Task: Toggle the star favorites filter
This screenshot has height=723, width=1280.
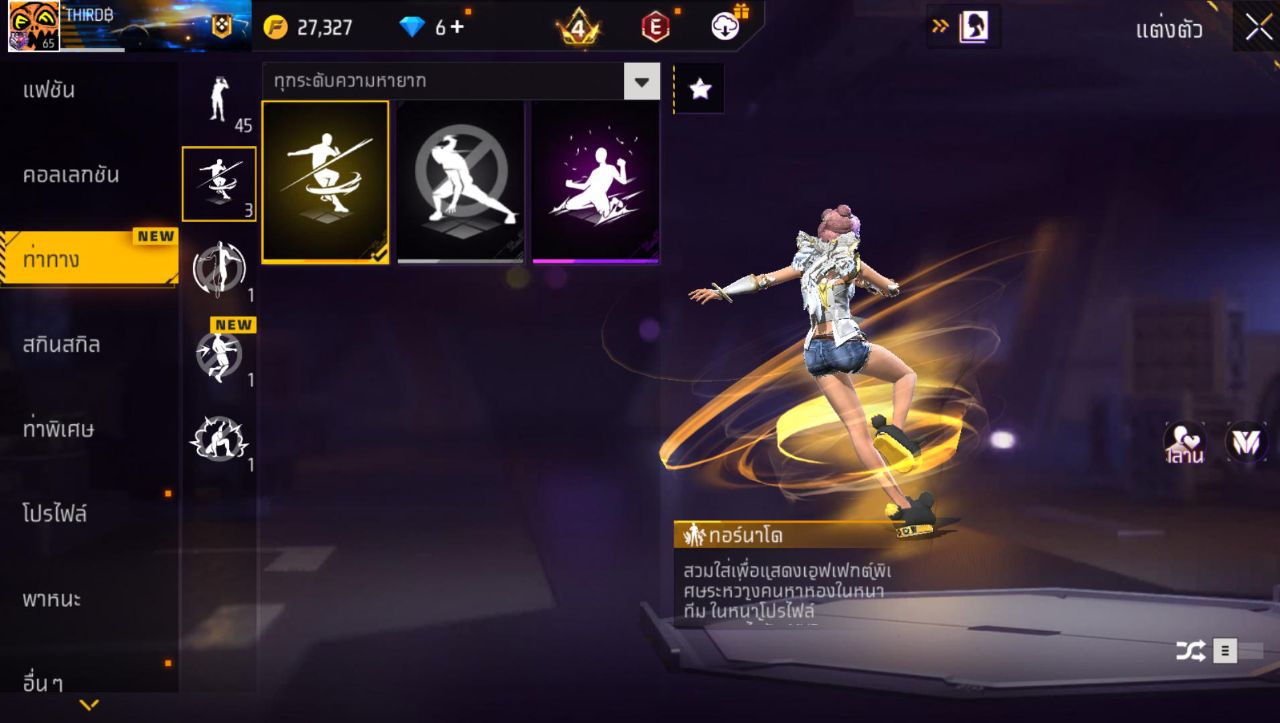Action: (x=698, y=88)
